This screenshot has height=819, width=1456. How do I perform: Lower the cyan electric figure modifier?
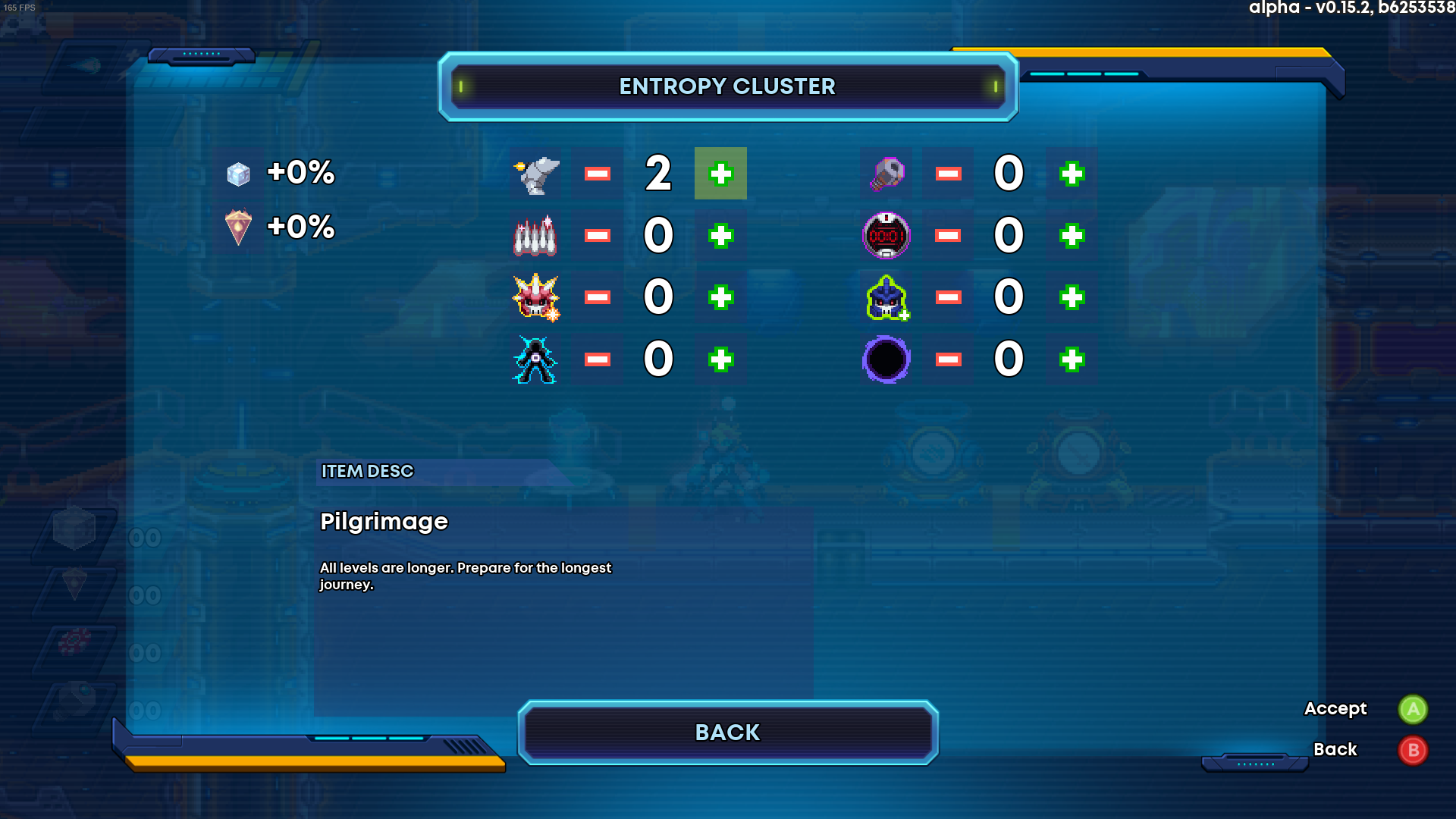(x=598, y=359)
